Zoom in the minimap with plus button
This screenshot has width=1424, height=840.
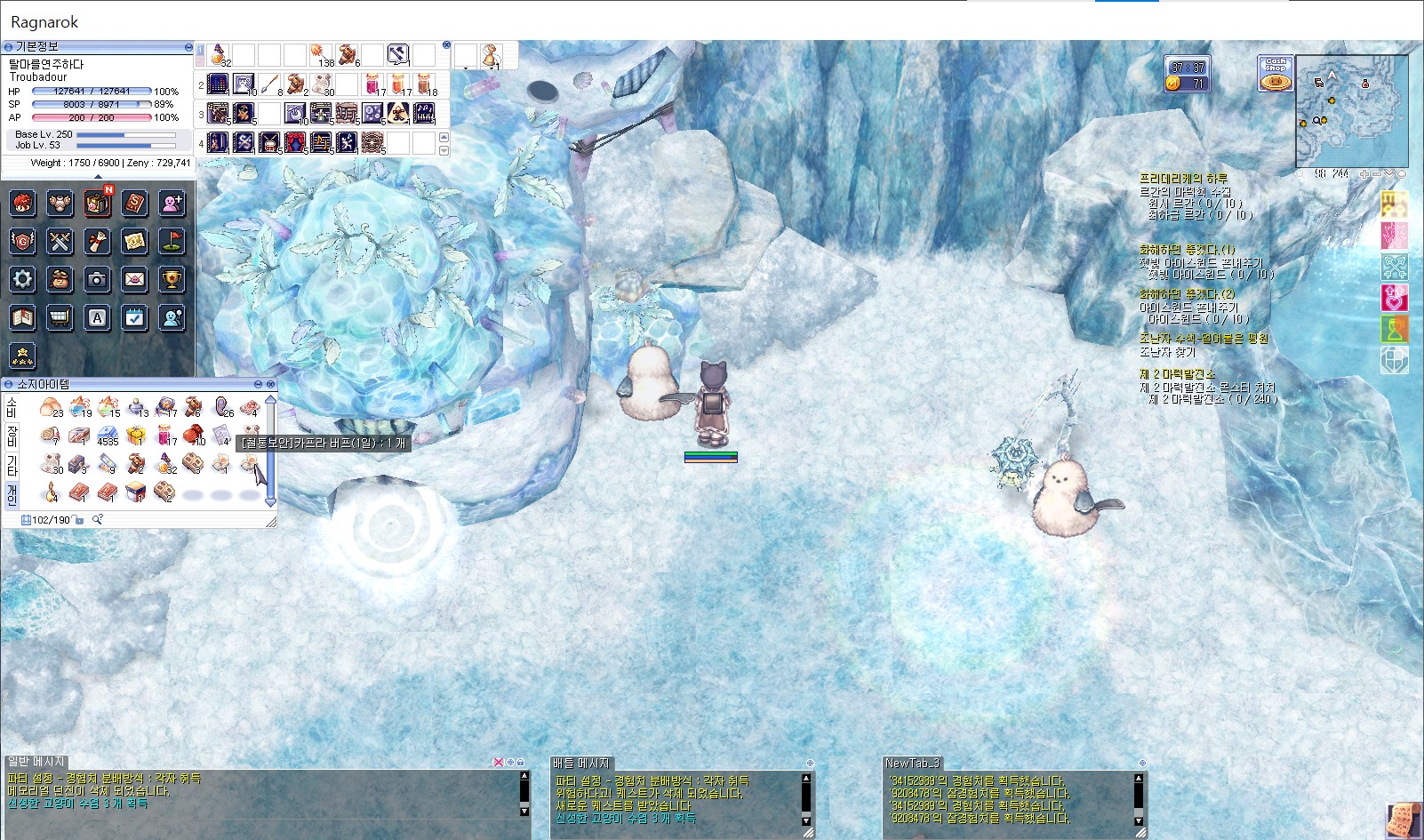[x=1365, y=174]
